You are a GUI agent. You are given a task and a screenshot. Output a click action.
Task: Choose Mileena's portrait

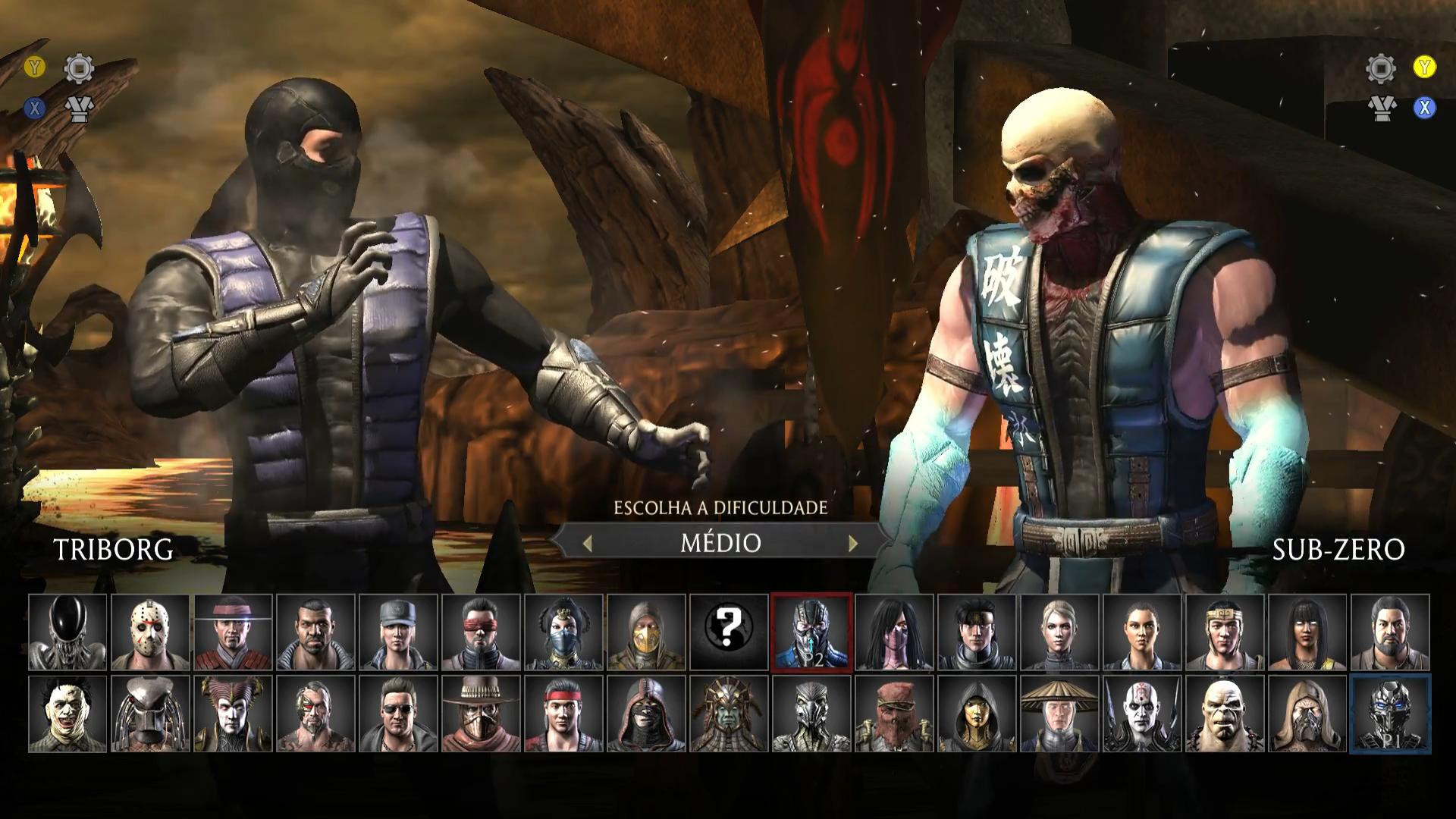click(x=894, y=632)
